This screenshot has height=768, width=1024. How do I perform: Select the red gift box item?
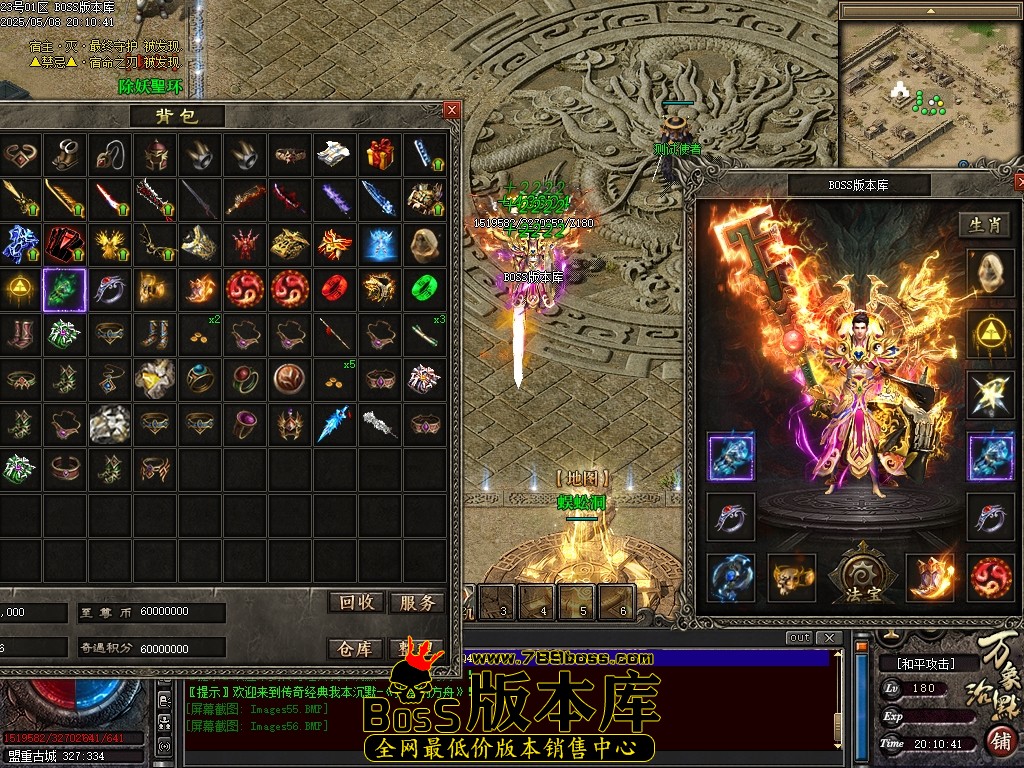point(380,154)
